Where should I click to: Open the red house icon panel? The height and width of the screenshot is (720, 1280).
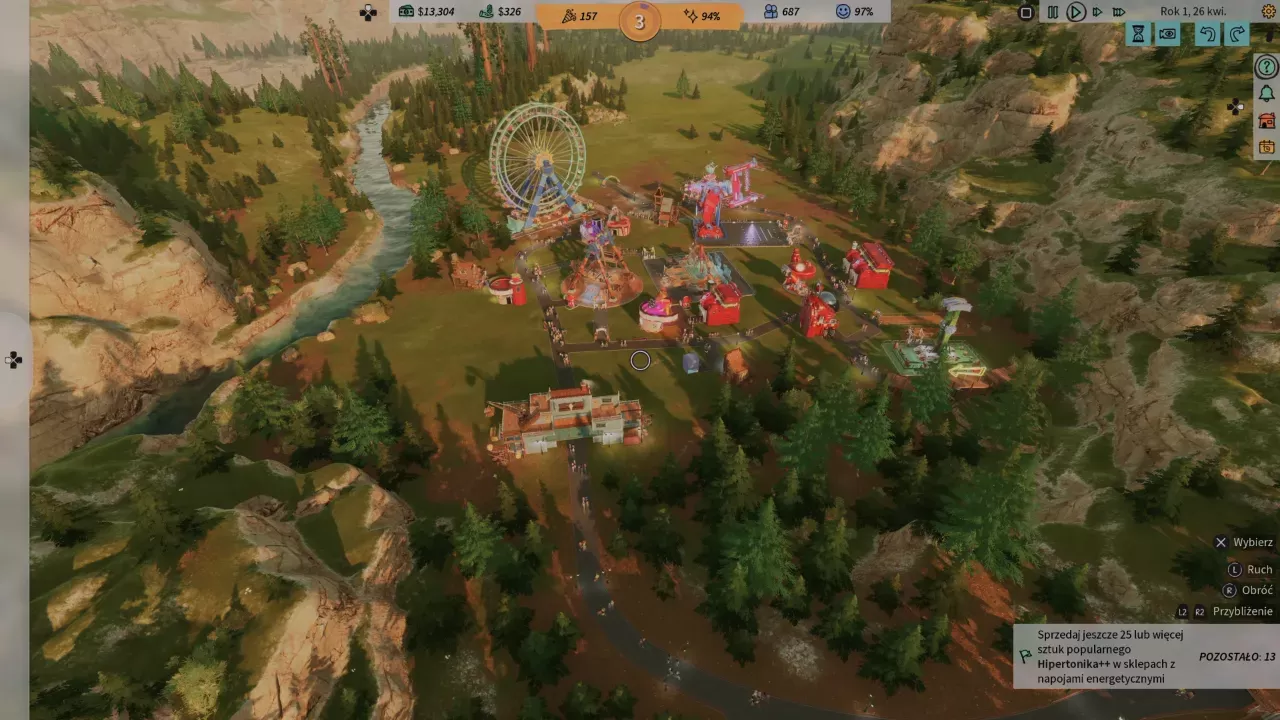pos(1266,120)
